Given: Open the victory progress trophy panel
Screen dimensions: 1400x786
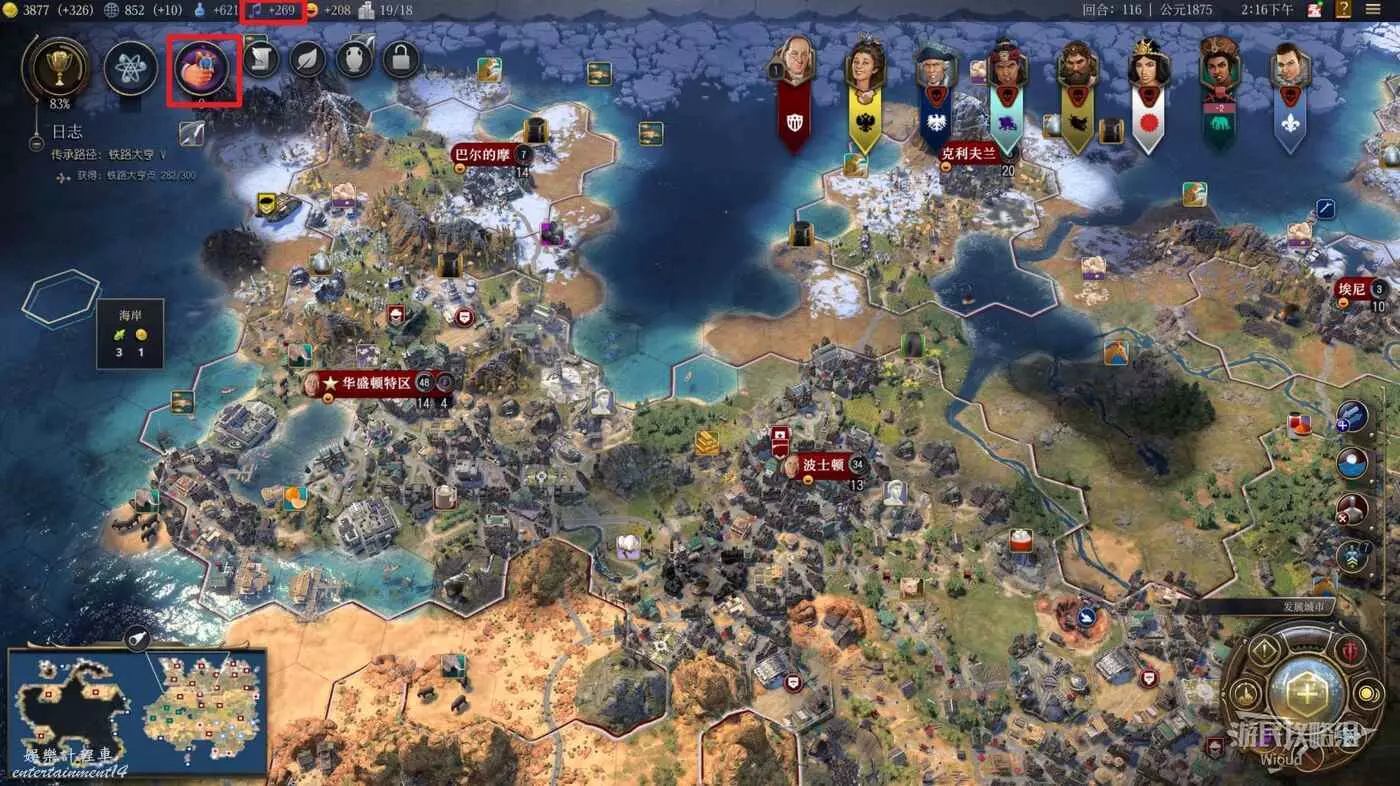Looking at the screenshot, I should (x=55, y=67).
